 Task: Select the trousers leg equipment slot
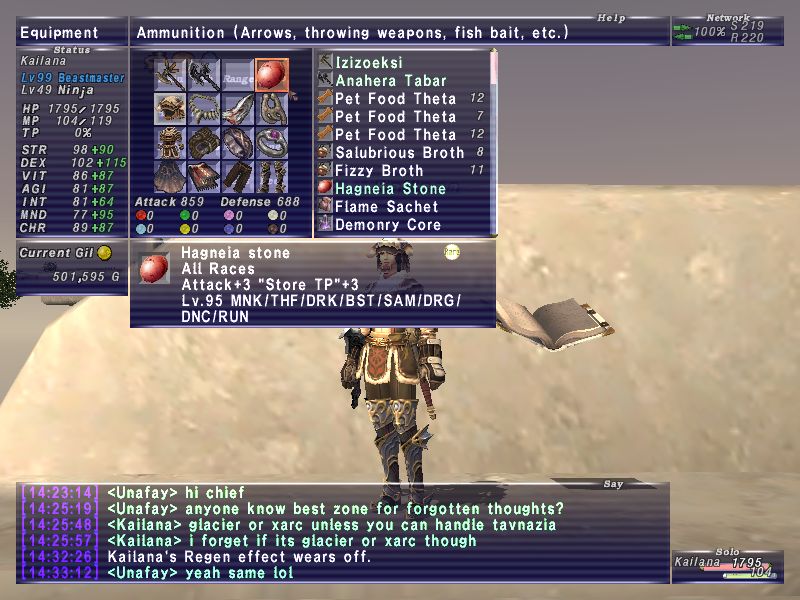(x=238, y=176)
